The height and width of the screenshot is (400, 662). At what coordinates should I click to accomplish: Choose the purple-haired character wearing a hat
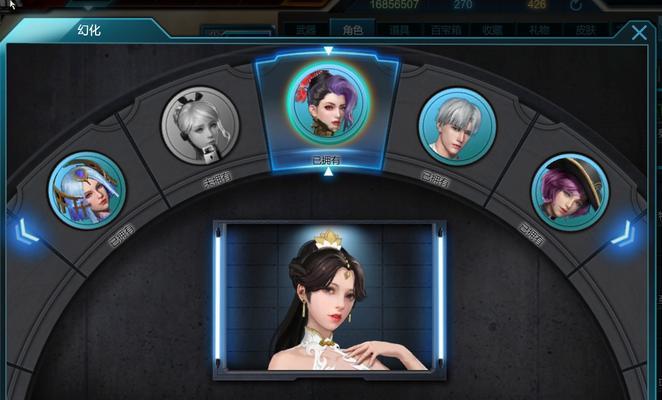[x=570, y=189]
